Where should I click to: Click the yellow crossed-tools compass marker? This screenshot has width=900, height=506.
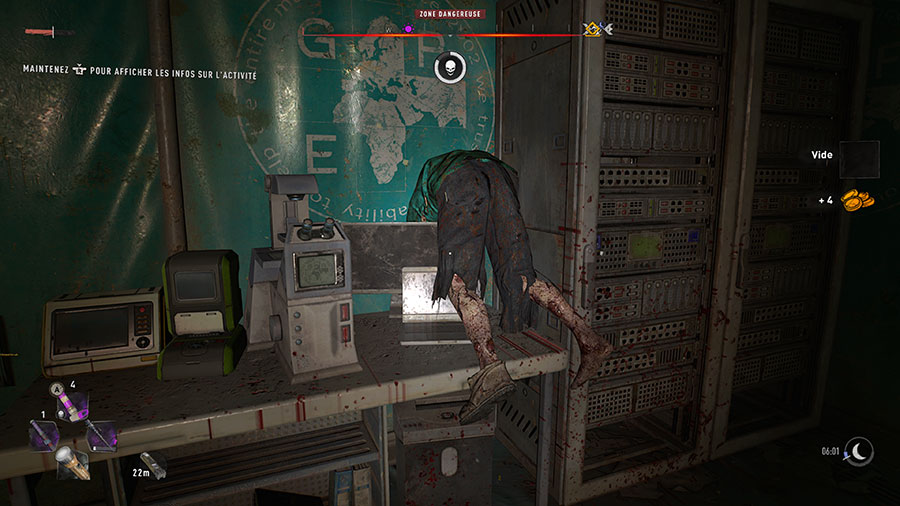pyautogui.click(x=591, y=30)
